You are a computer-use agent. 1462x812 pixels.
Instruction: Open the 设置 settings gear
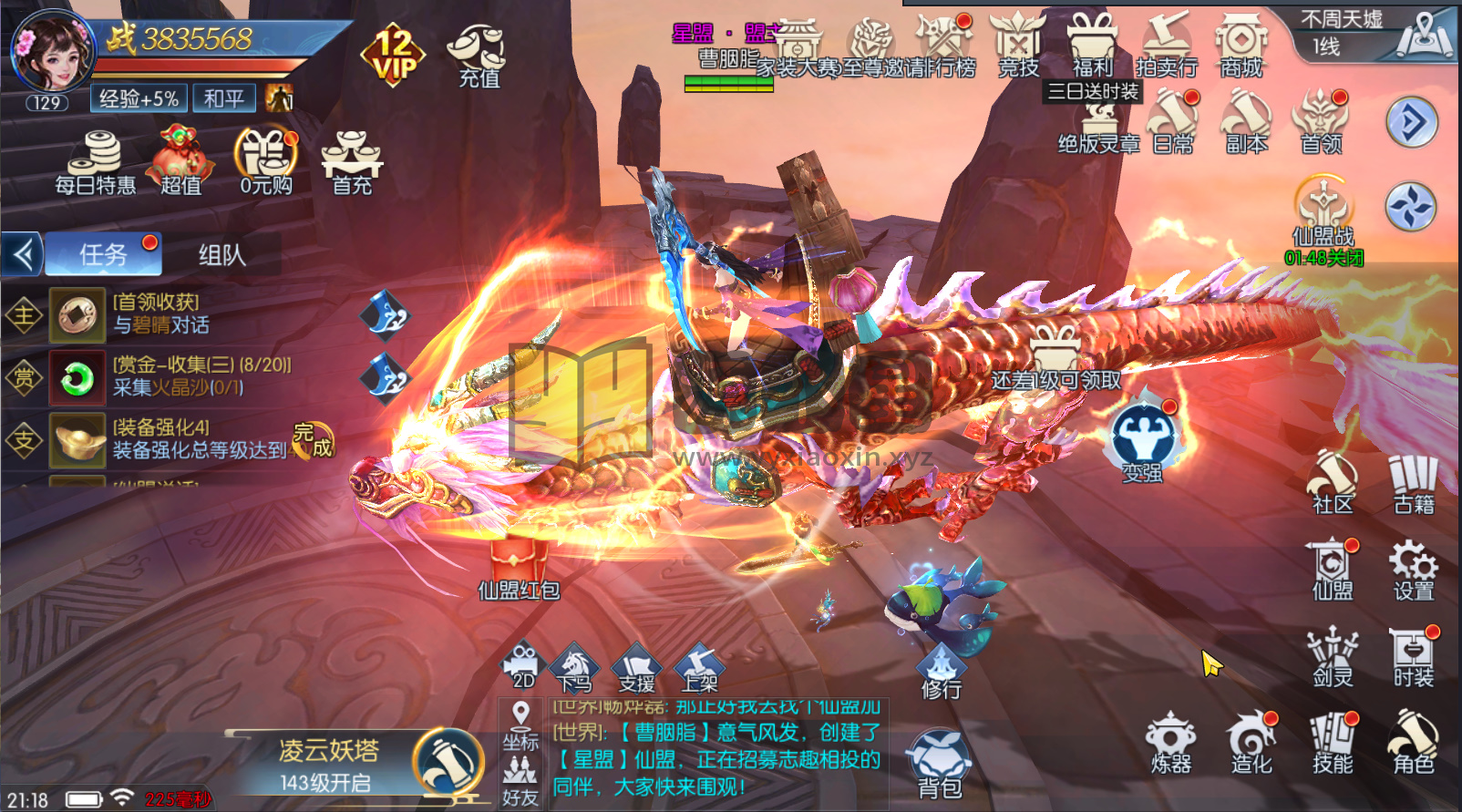point(1413,570)
